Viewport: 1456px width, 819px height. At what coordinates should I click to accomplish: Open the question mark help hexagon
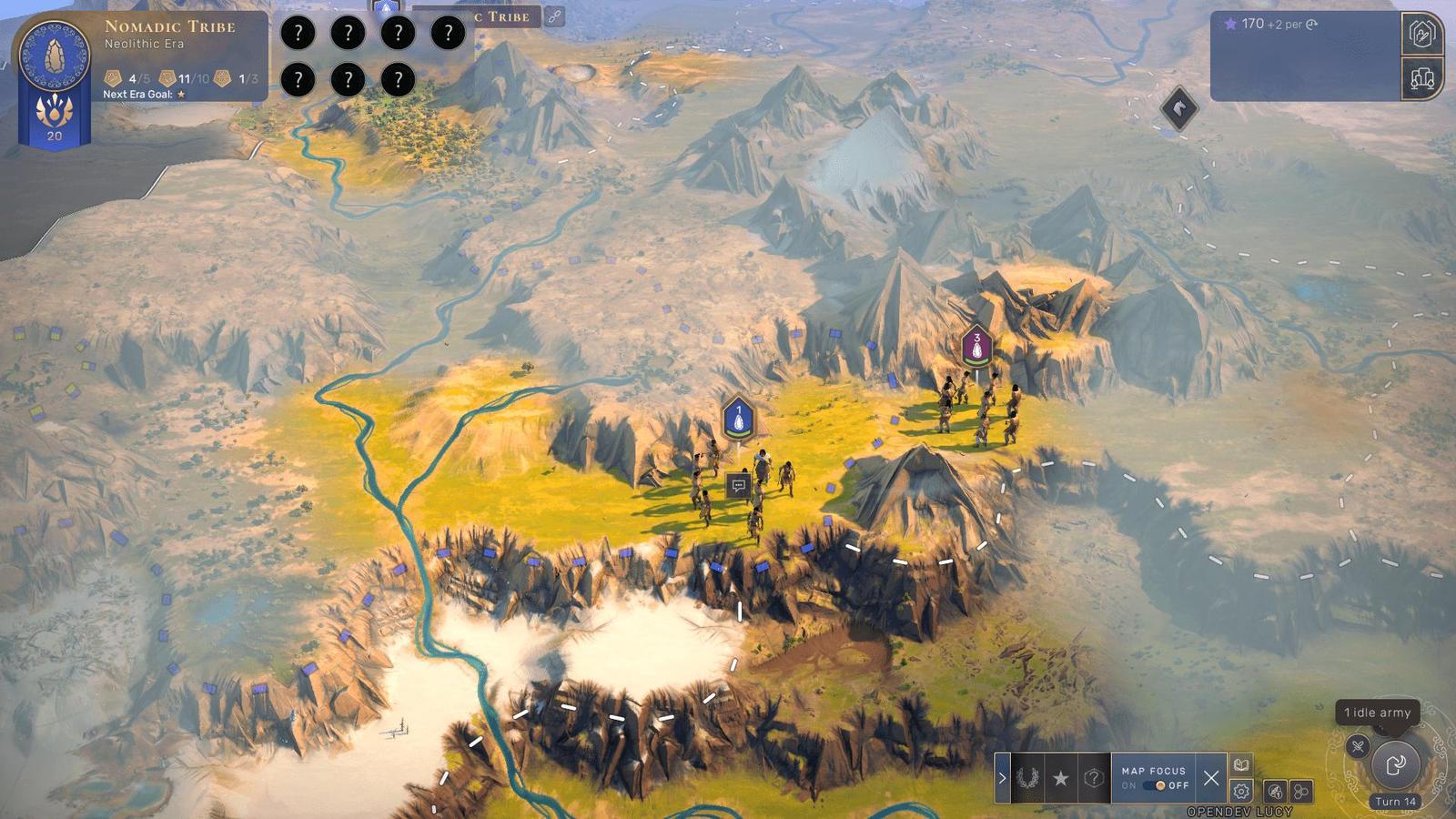click(x=1093, y=778)
